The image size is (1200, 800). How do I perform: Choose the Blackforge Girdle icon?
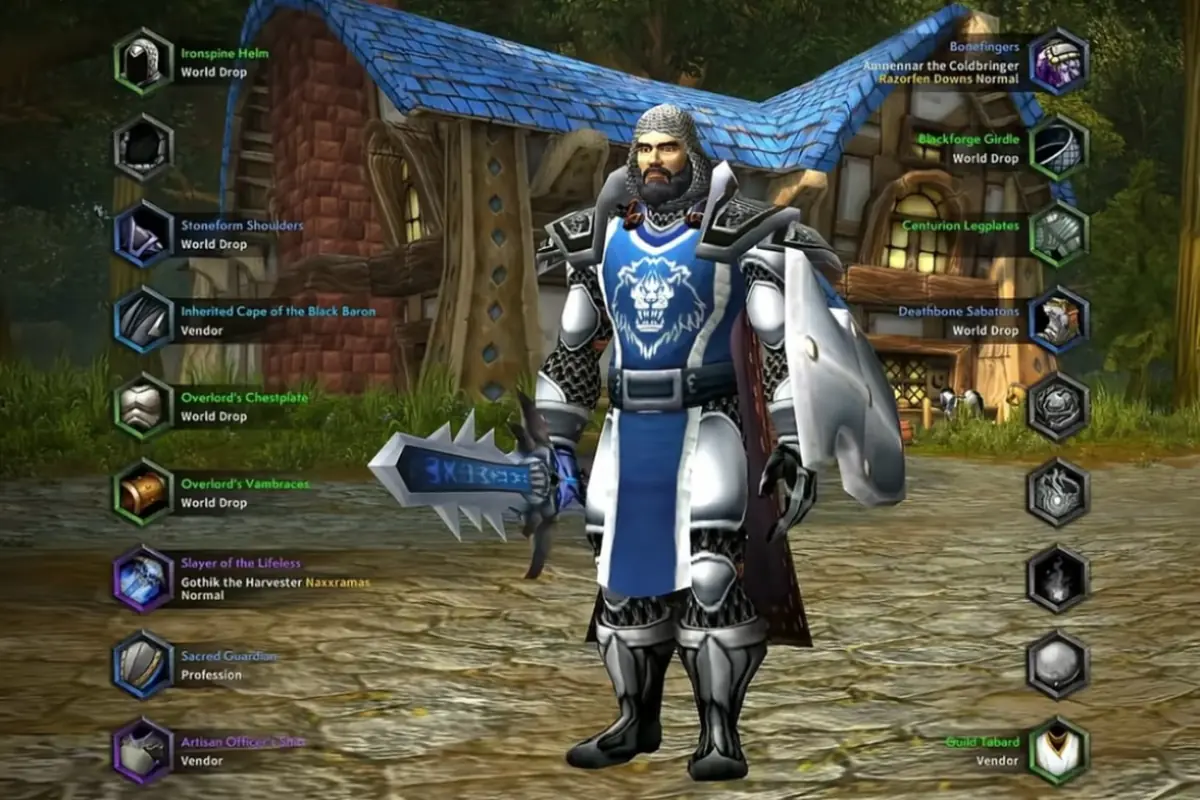(x=1058, y=148)
